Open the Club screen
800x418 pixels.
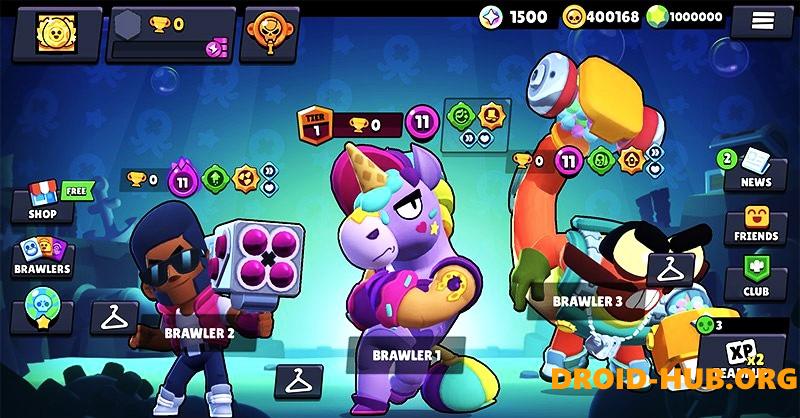point(755,277)
